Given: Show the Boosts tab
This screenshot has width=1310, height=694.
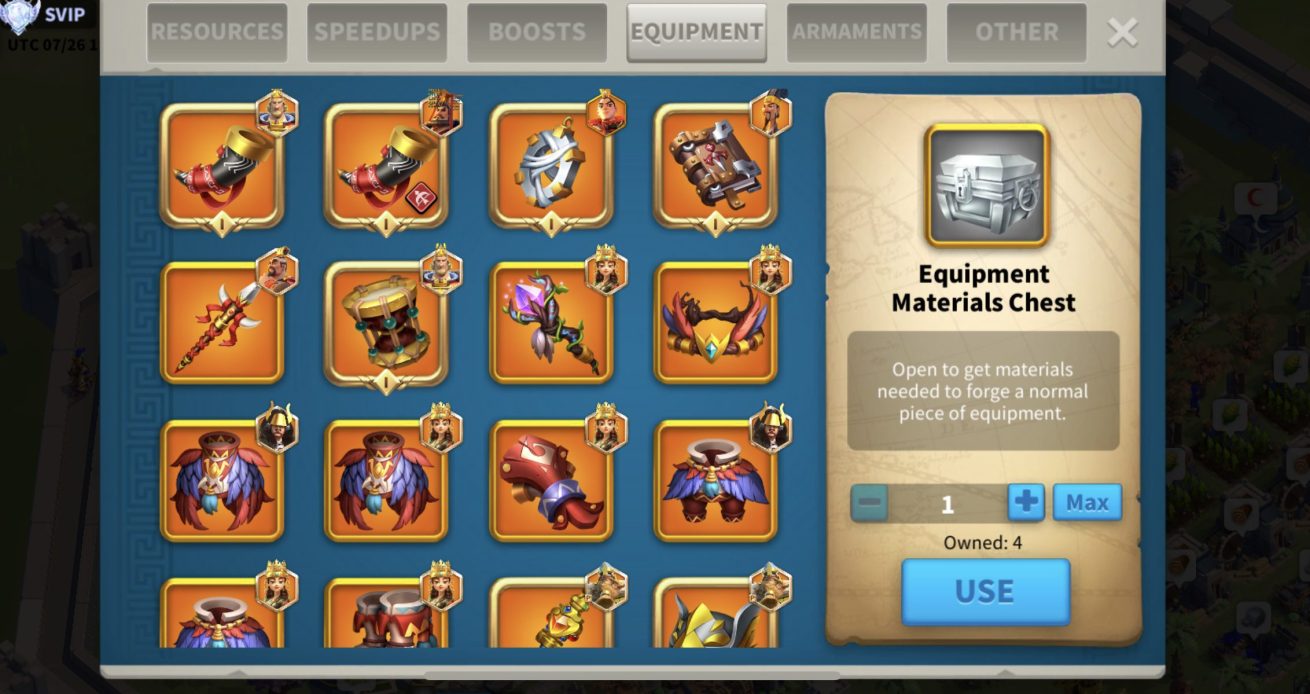Looking at the screenshot, I should coord(537,32).
